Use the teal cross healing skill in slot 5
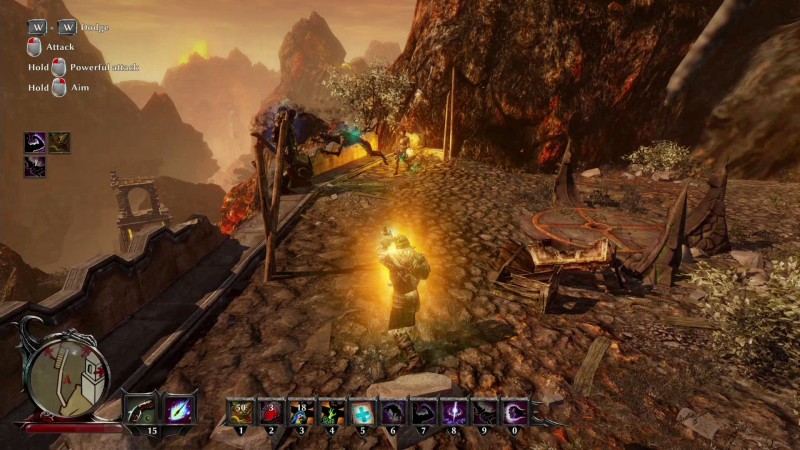 [361, 412]
